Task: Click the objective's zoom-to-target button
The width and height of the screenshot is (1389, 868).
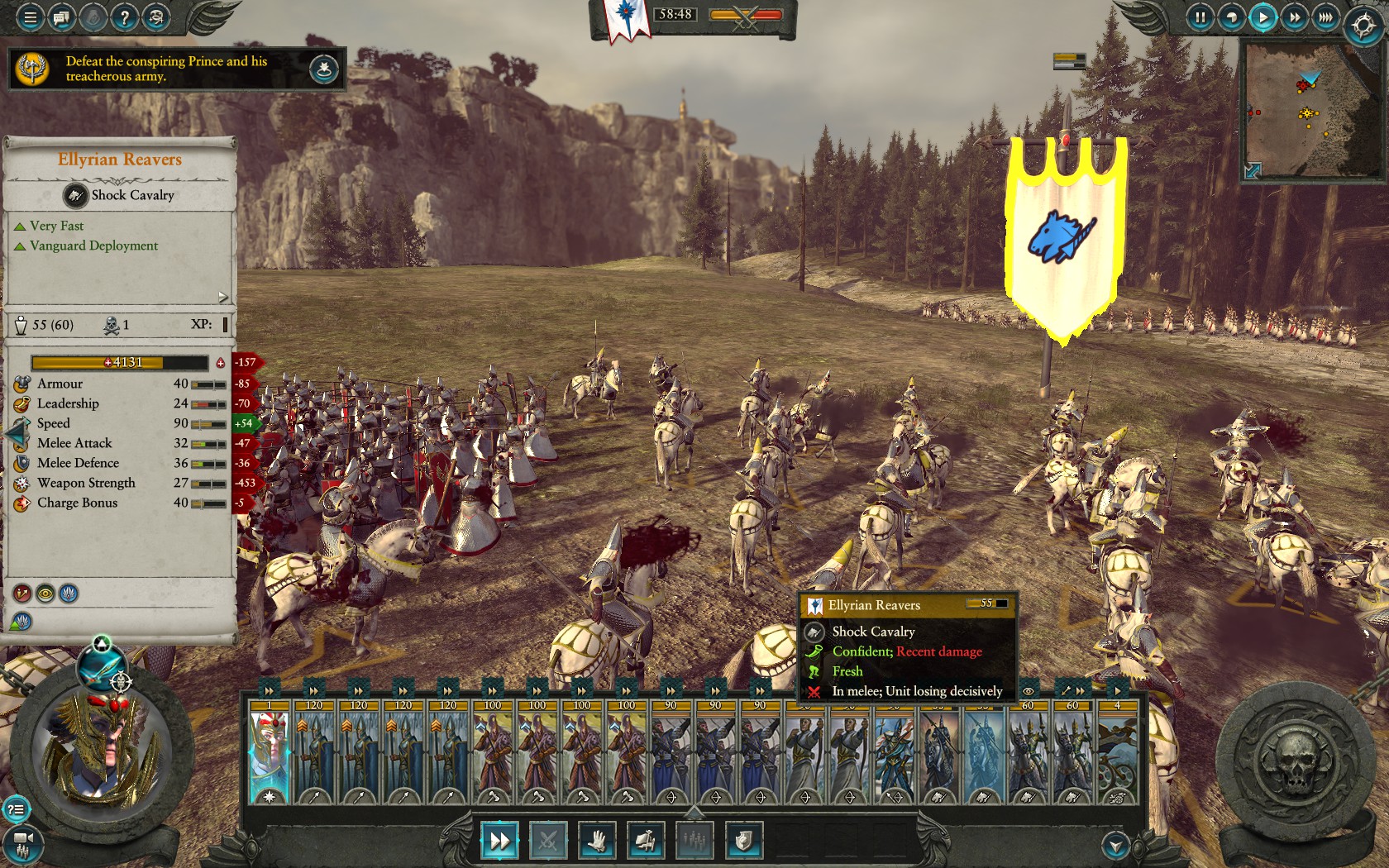Action: tap(324, 69)
